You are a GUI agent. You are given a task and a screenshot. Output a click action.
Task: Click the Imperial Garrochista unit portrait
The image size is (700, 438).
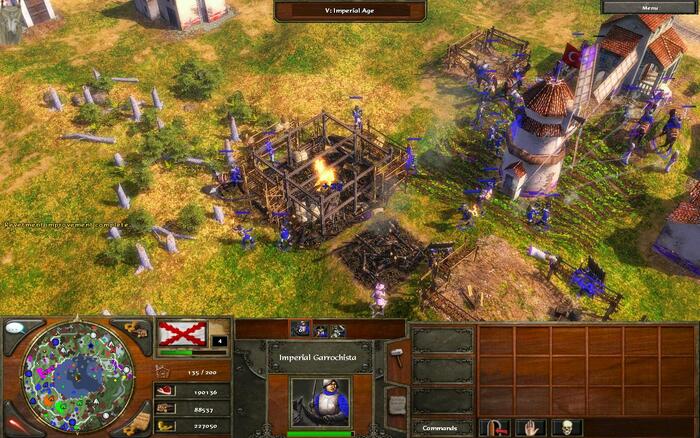point(319,403)
